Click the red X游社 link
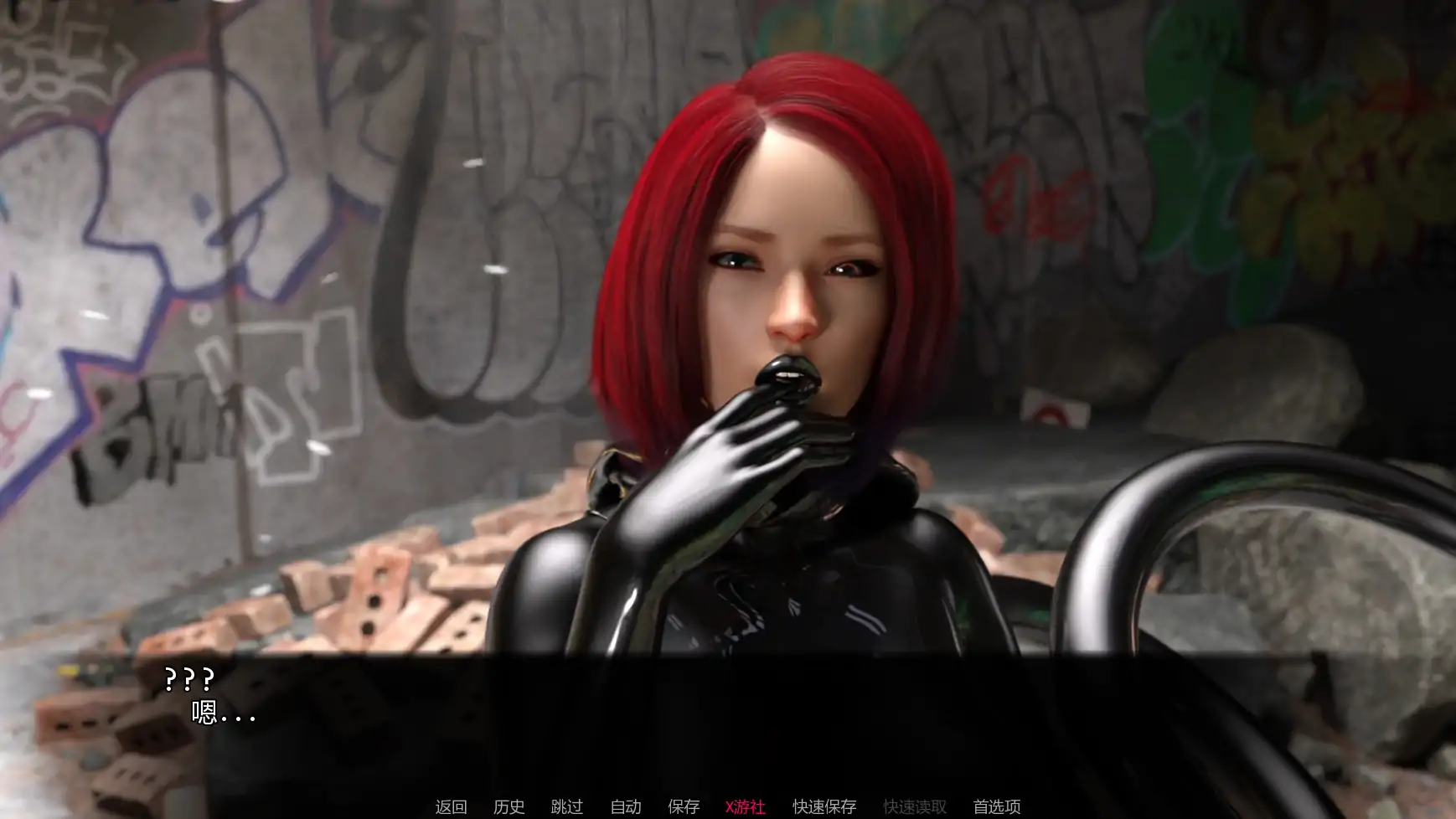This screenshot has height=819, width=1456. coord(745,806)
